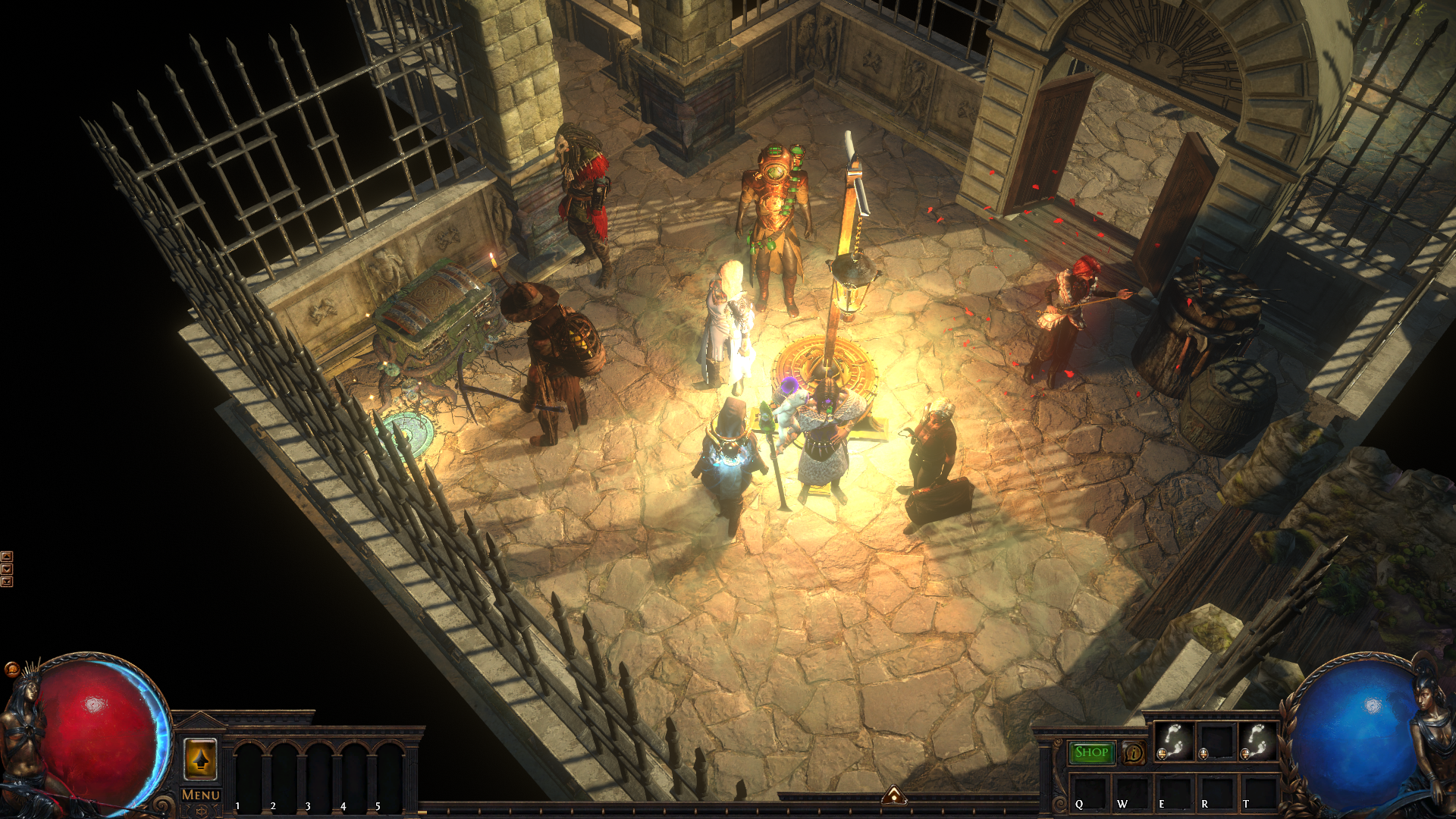Image resolution: width=1456 pixels, height=819 pixels.
Task: Click the golden level-up arrow button
Action: (x=200, y=759)
